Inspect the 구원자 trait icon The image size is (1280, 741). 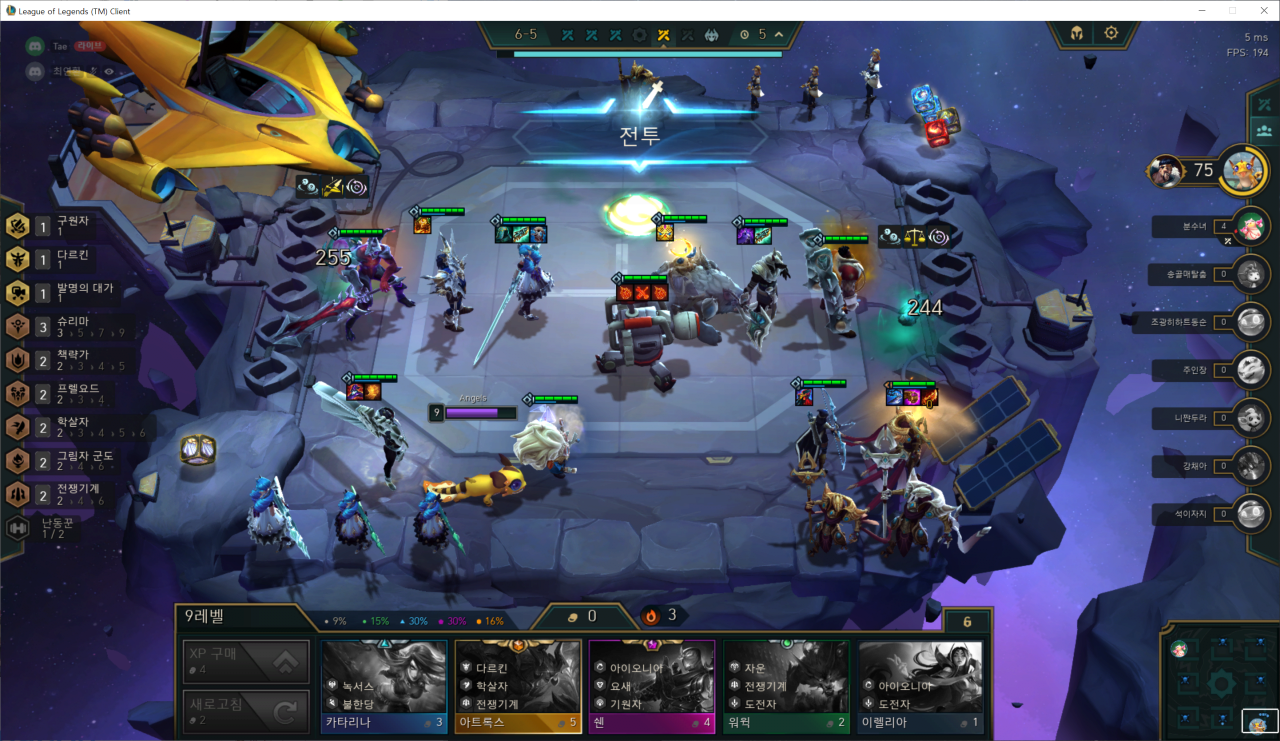pyautogui.click(x=17, y=226)
